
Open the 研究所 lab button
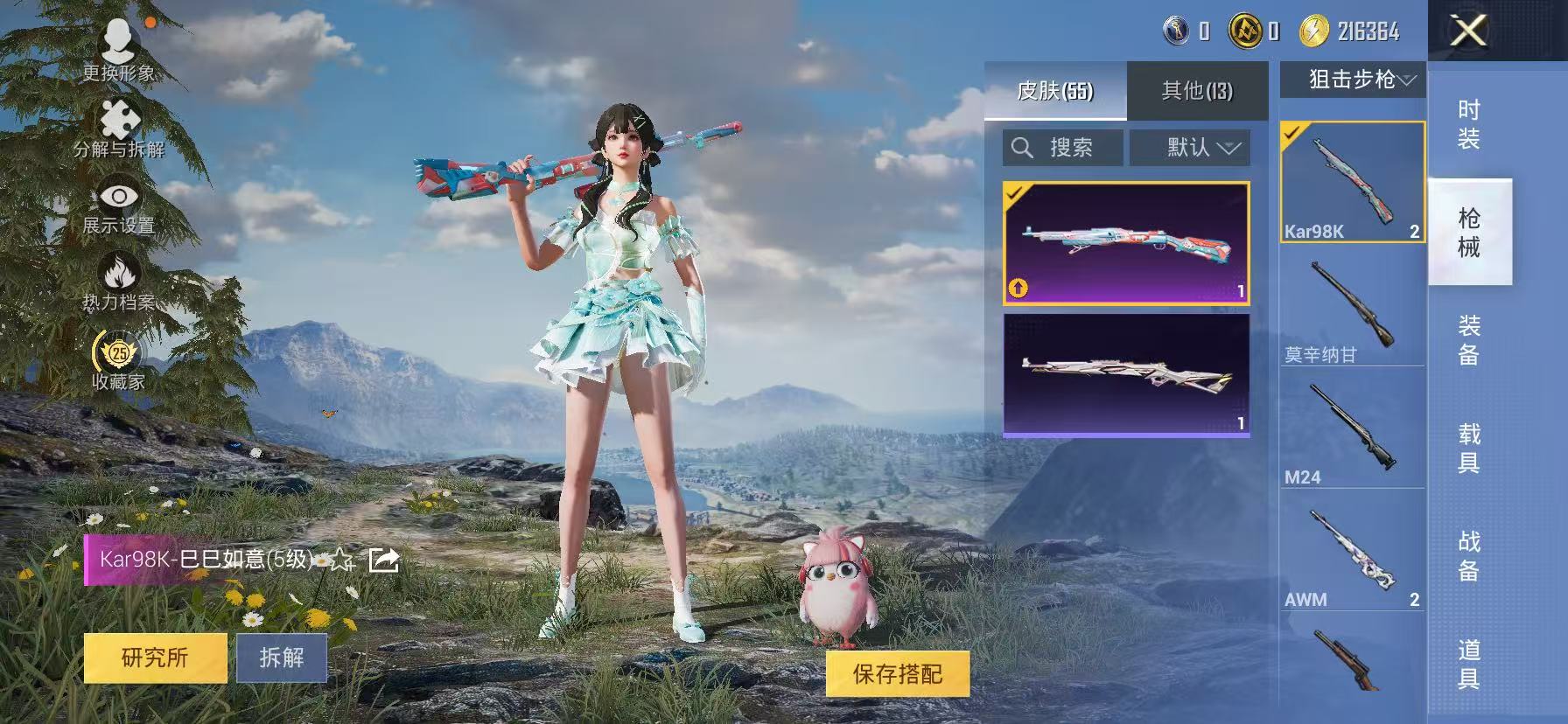point(155,658)
